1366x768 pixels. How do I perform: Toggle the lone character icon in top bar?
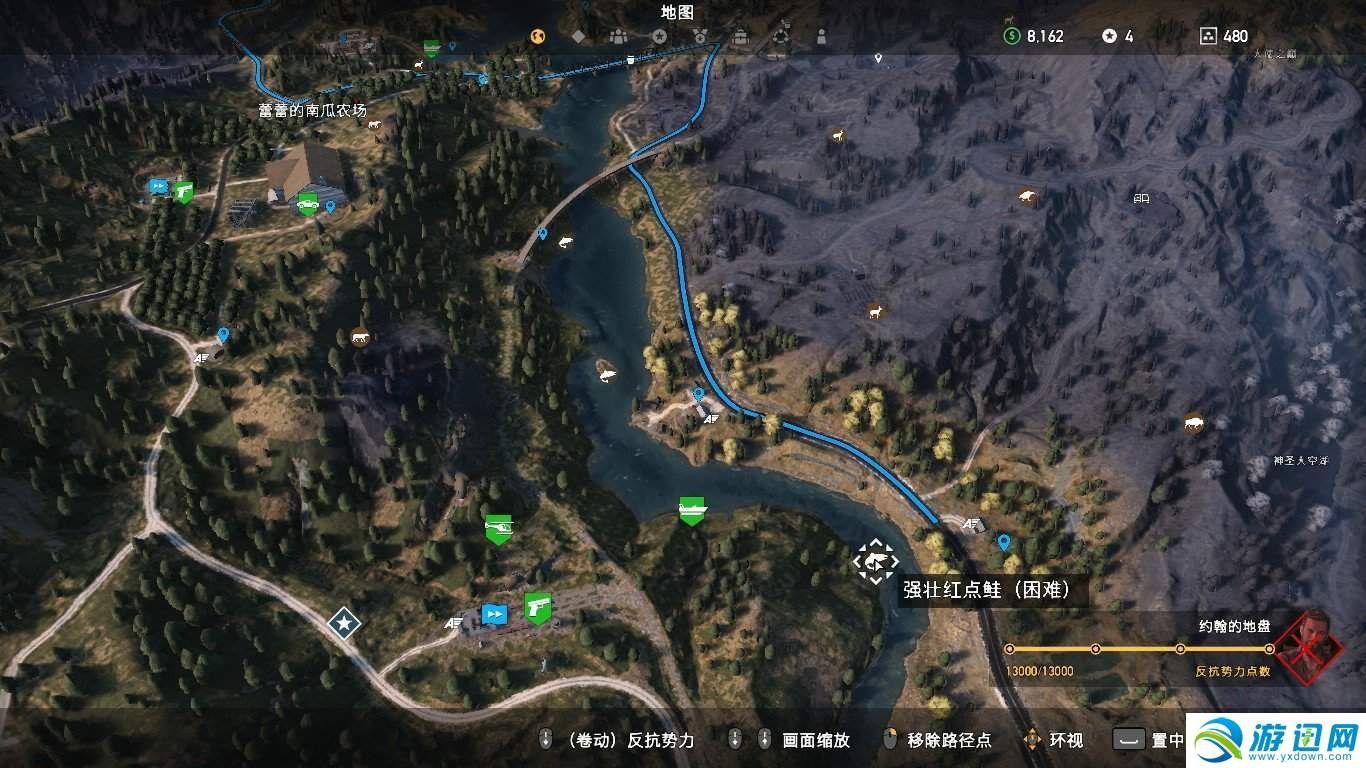pos(820,36)
